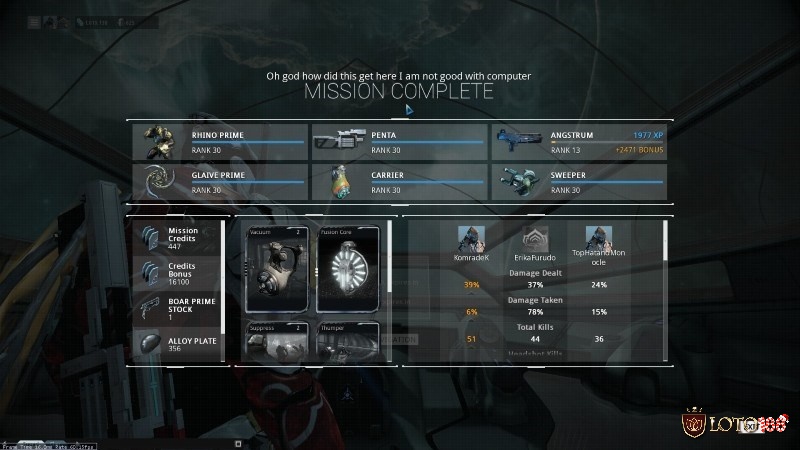Pick the Sweeper weapon entry
Viewport: 800px width, 450px height.
pyautogui.click(x=578, y=182)
